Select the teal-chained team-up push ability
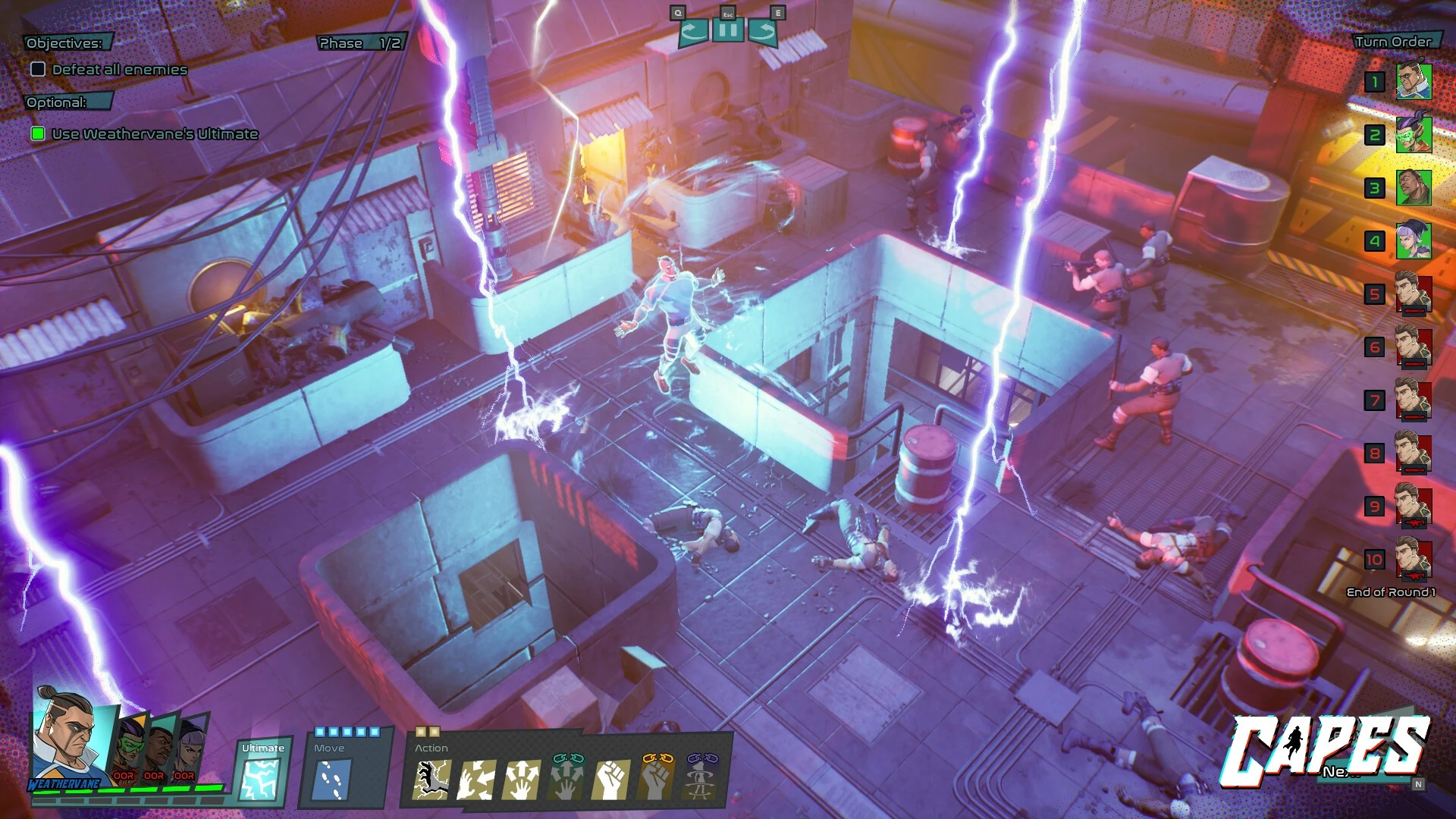 pos(566,778)
